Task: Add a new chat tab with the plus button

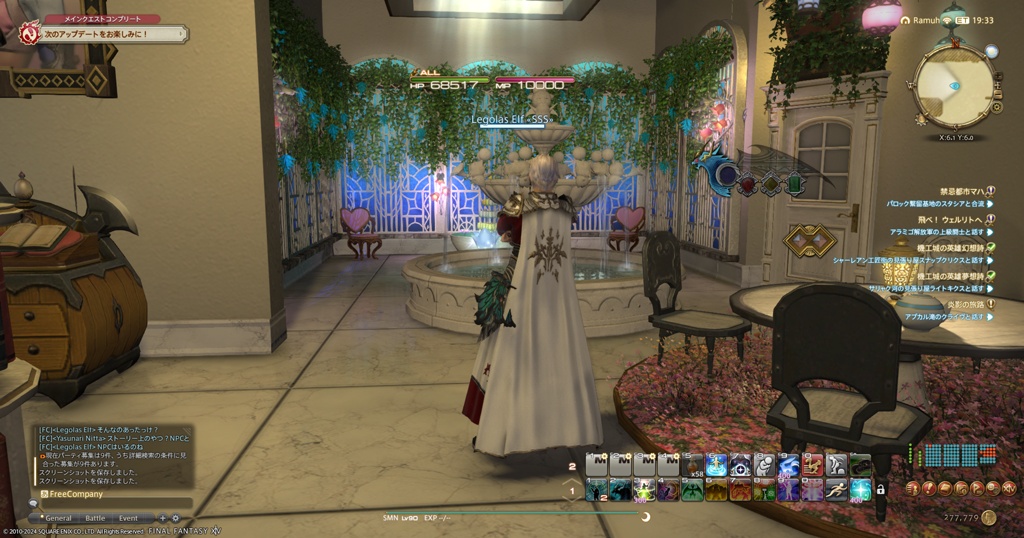Action: coord(163,518)
